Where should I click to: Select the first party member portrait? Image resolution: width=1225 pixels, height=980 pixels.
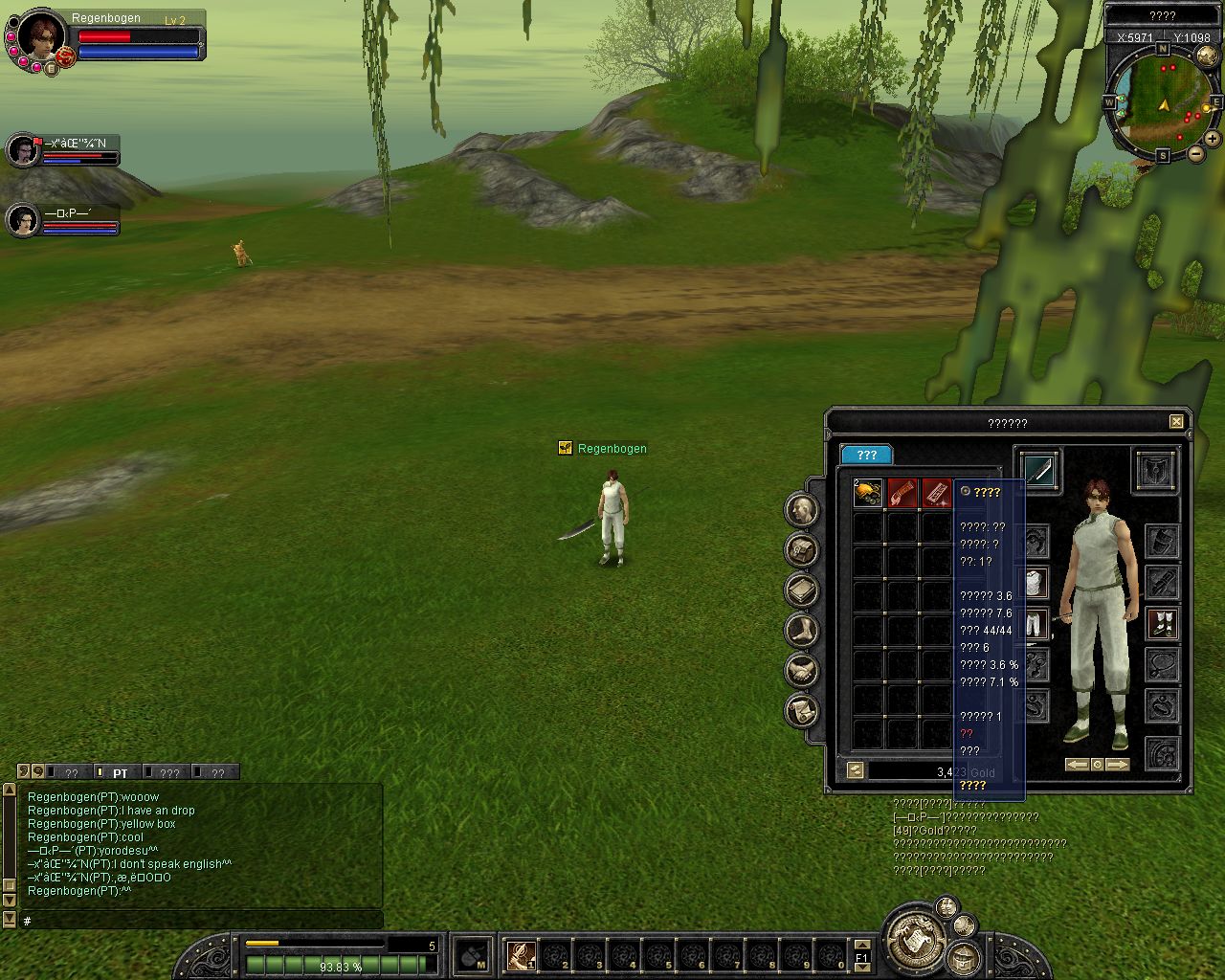[23, 150]
